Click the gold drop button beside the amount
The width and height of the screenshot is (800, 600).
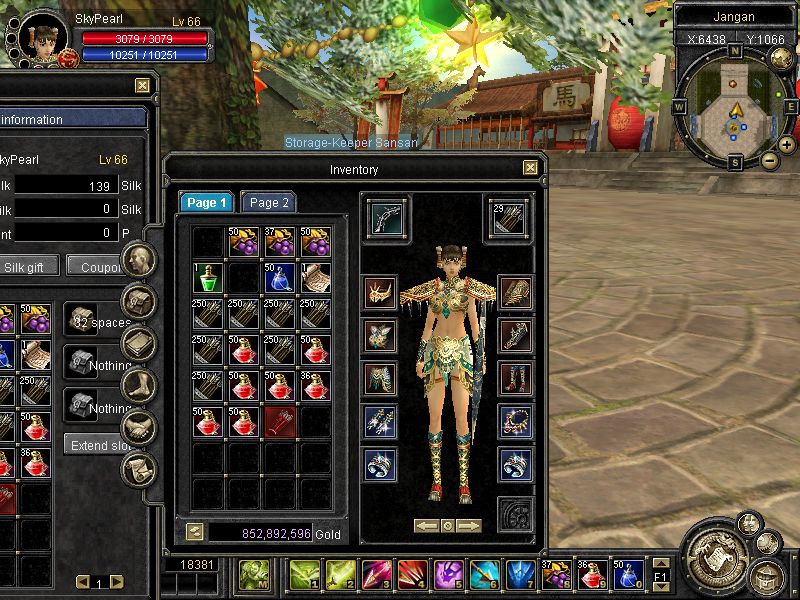194,533
